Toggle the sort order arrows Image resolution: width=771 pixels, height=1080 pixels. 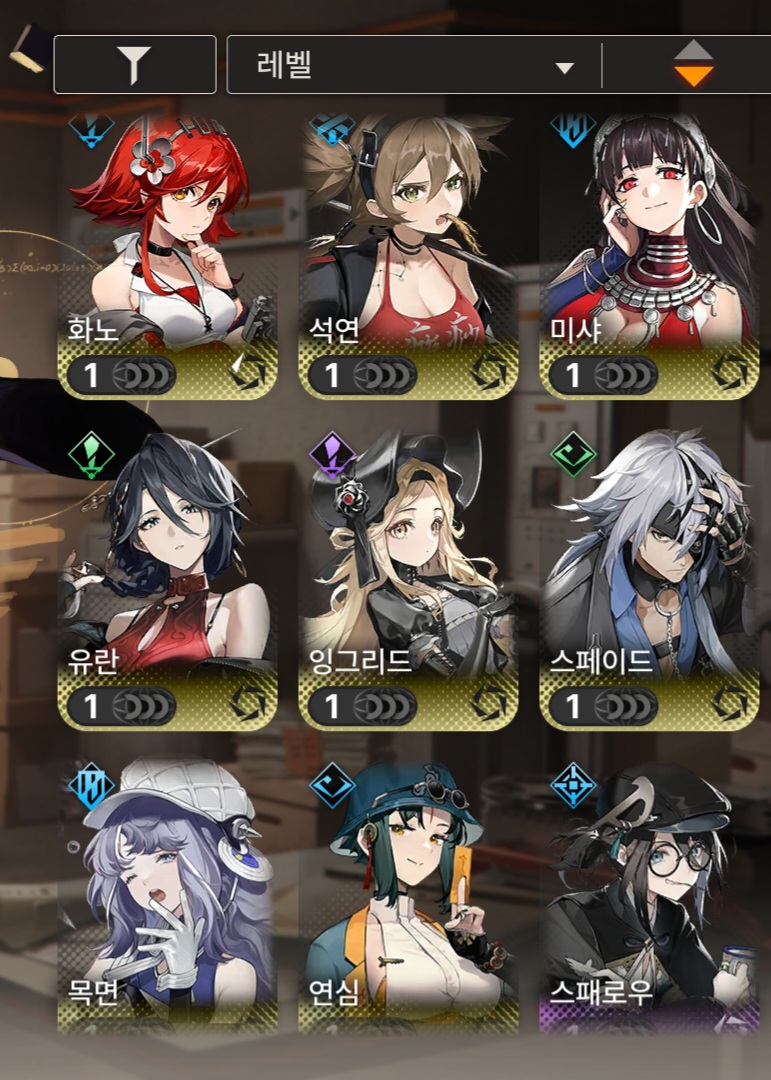[x=692, y=65]
